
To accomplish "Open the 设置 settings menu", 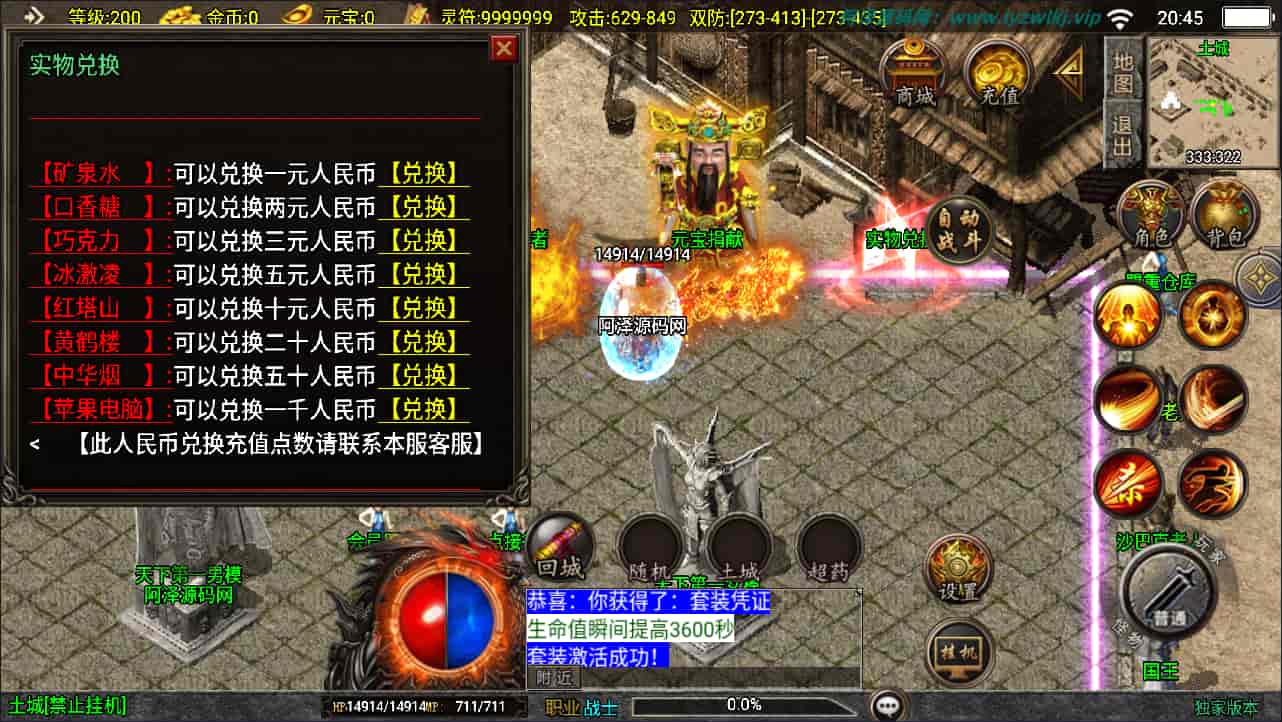I will tap(956, 570).
